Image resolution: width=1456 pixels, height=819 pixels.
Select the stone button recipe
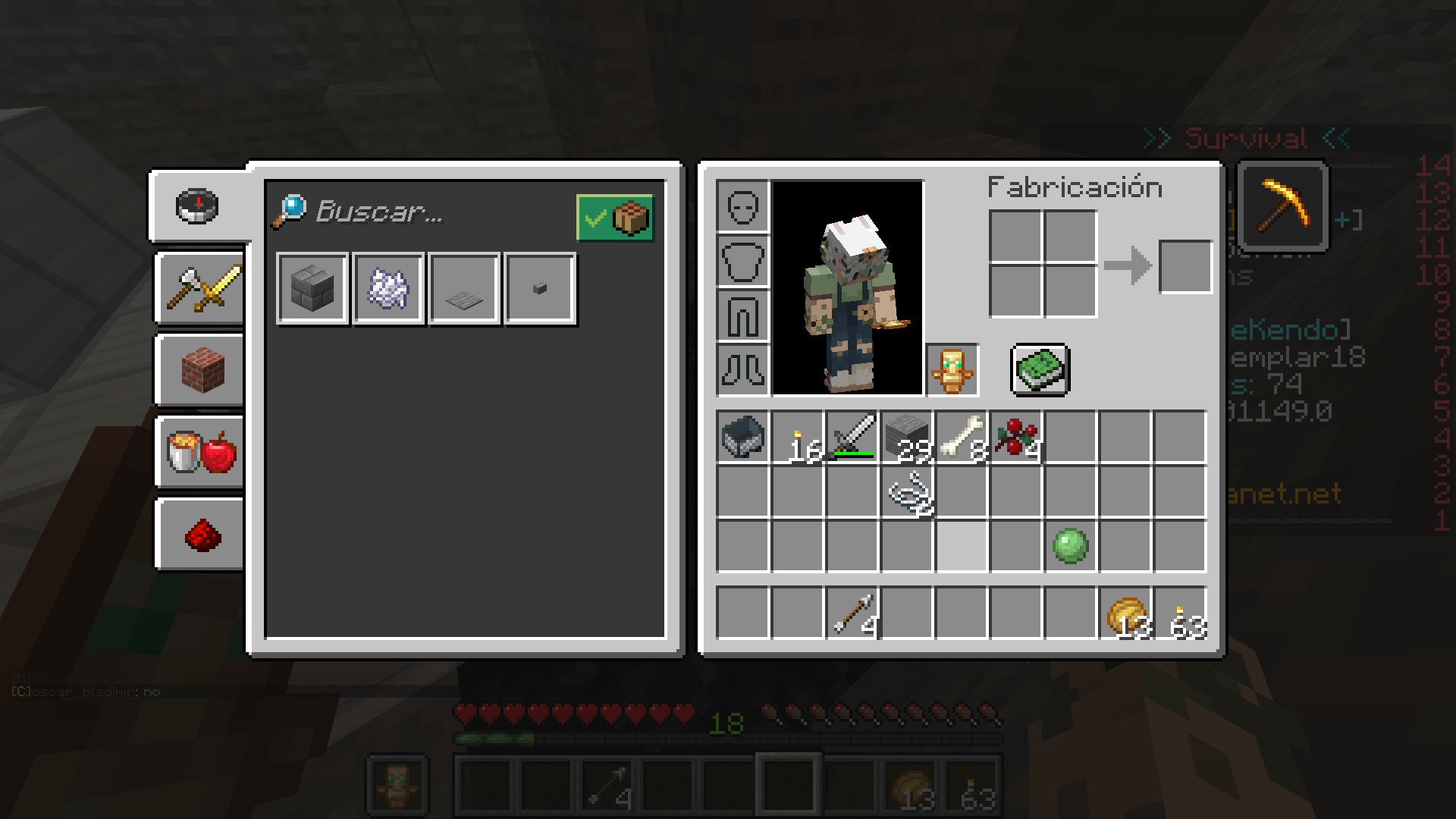pos(540,289)
